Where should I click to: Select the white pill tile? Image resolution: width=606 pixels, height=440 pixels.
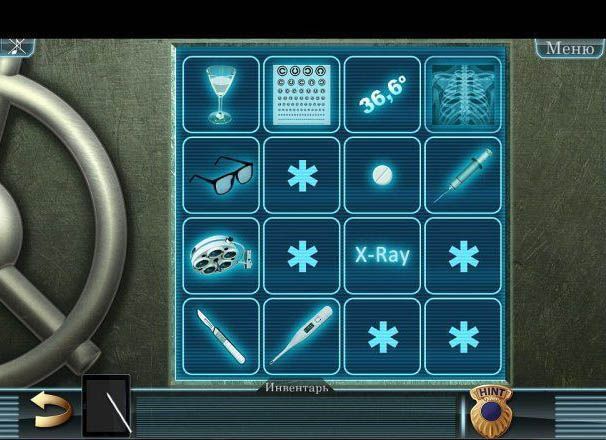click(x=382, y=175)
